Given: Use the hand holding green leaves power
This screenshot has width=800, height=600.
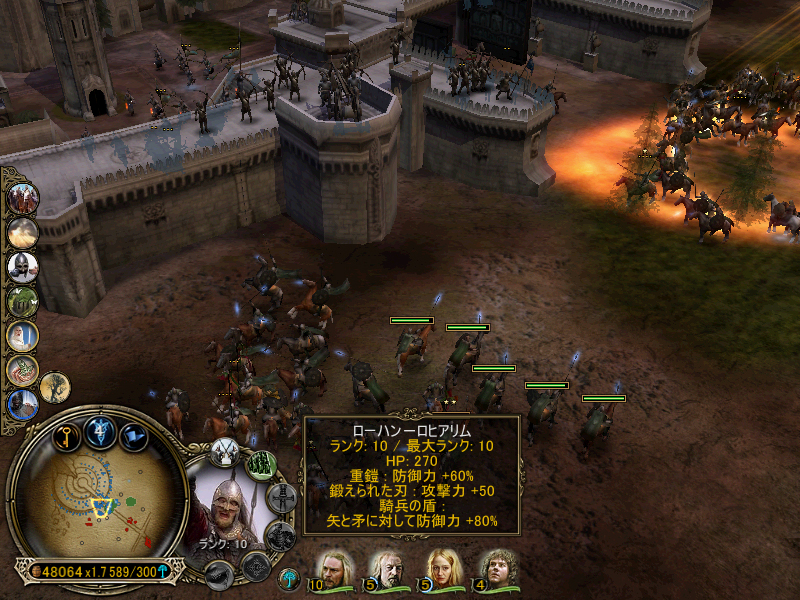Looking at the screenshot, I should [22, 369].
